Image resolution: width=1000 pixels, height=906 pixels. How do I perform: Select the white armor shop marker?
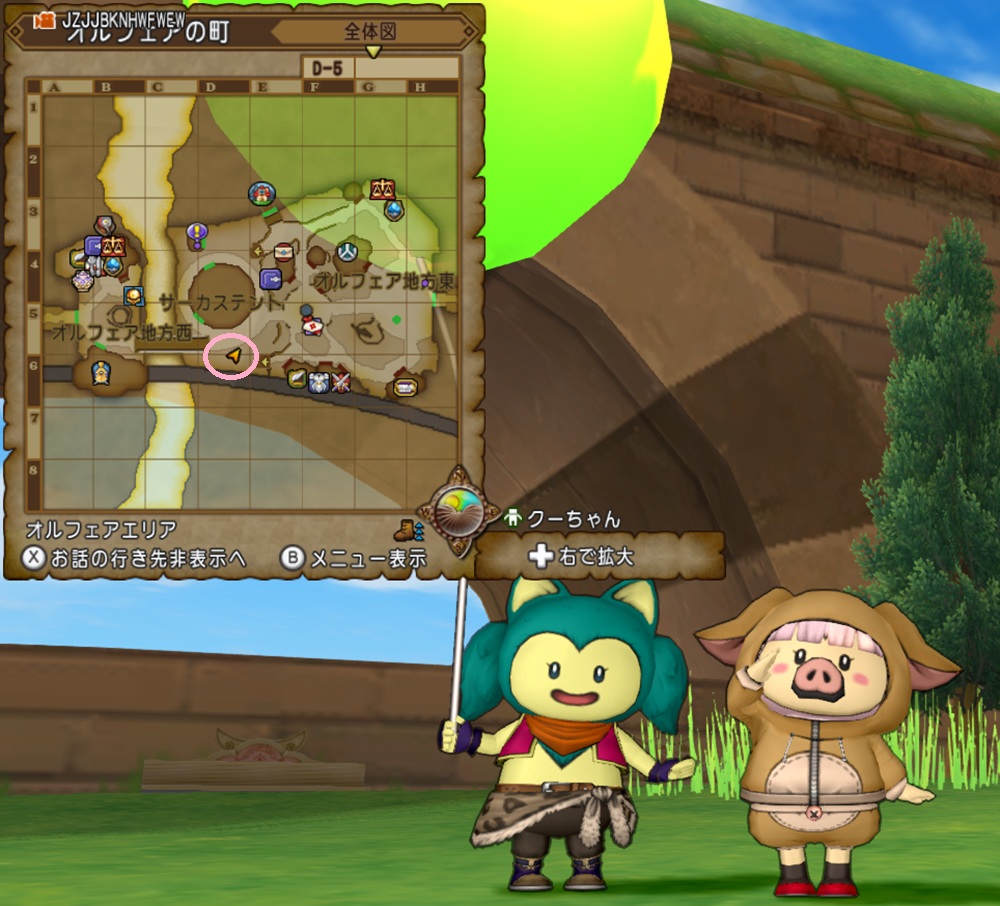coord(319,380)
